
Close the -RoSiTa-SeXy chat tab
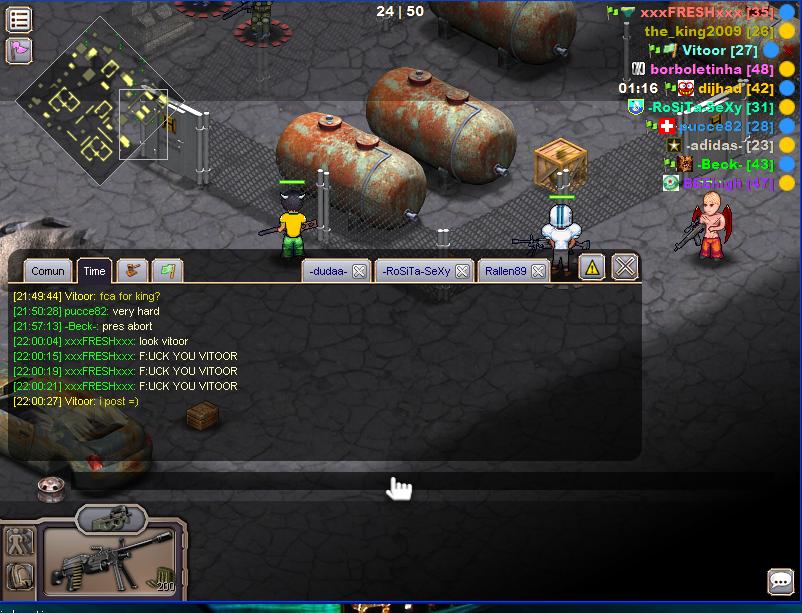pyautogui.click(x=460, y=271)
